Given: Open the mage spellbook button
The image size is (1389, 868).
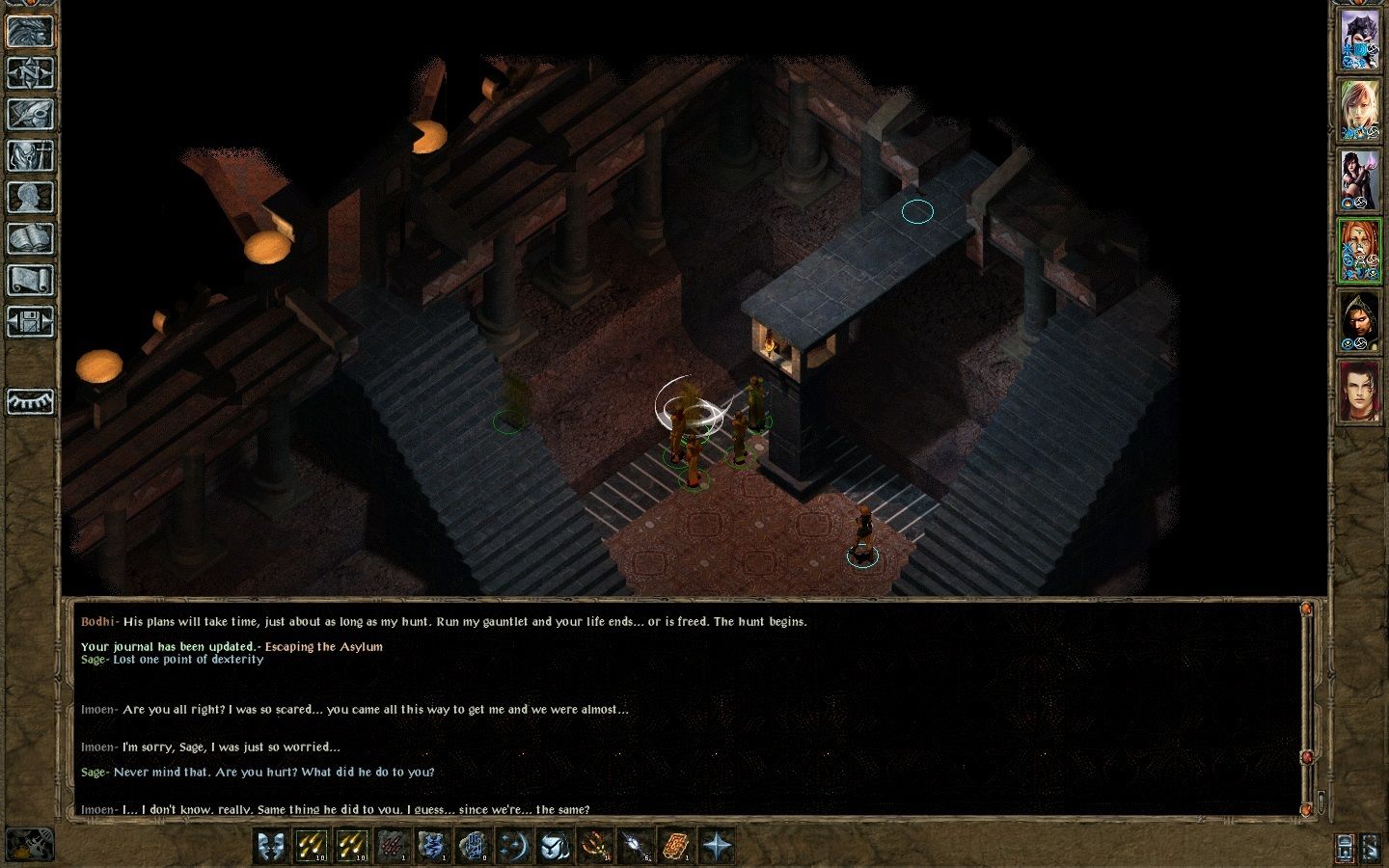Looking at the screenshot, I should point(30,238).
